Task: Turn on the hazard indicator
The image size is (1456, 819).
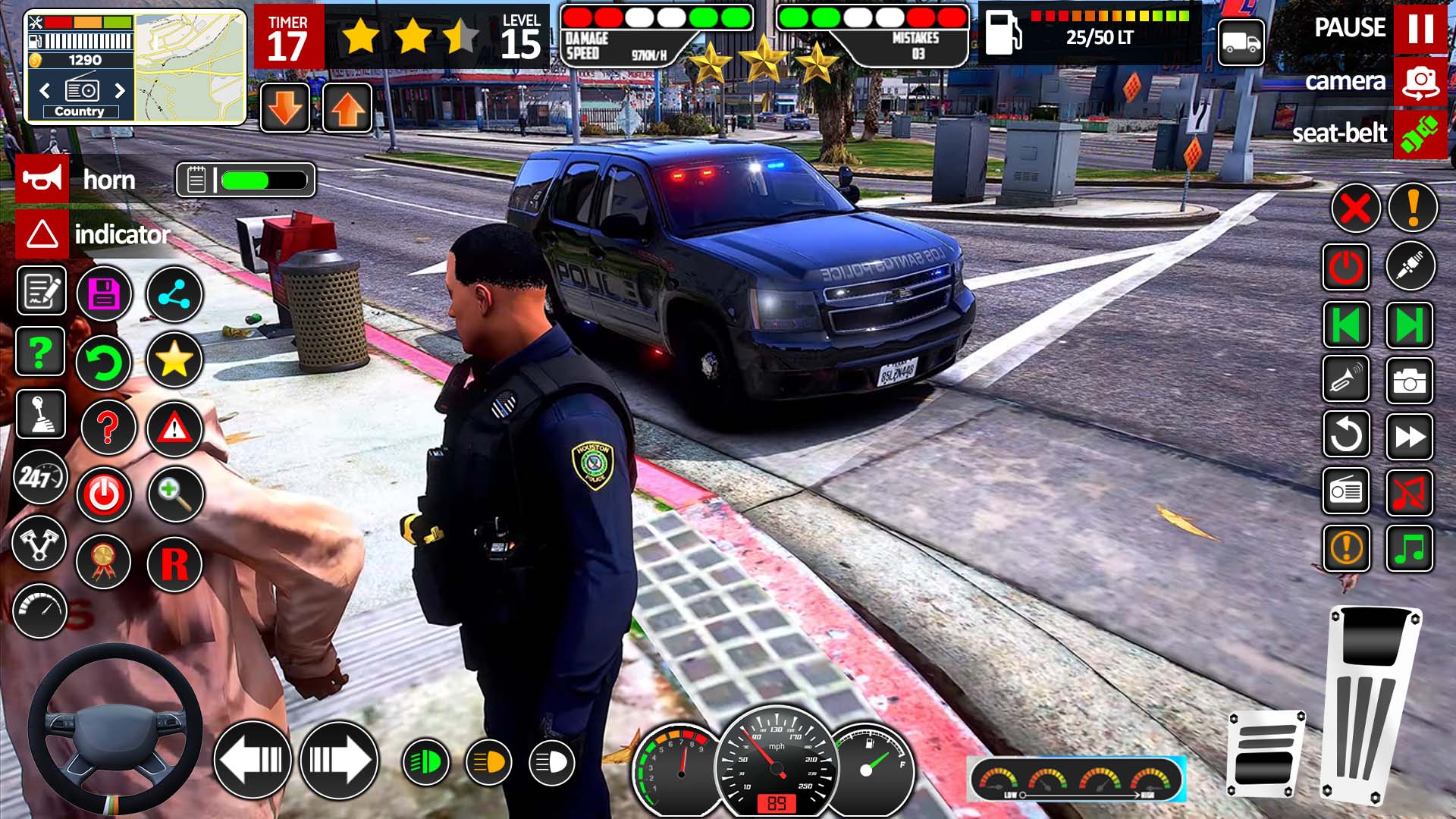Action: point(42,234)
